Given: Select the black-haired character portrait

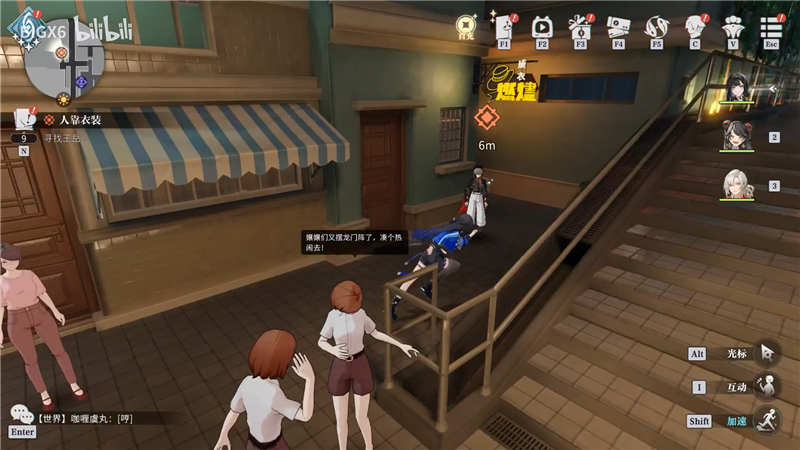Looking at the screenshot, I should (x=740, y=89).
